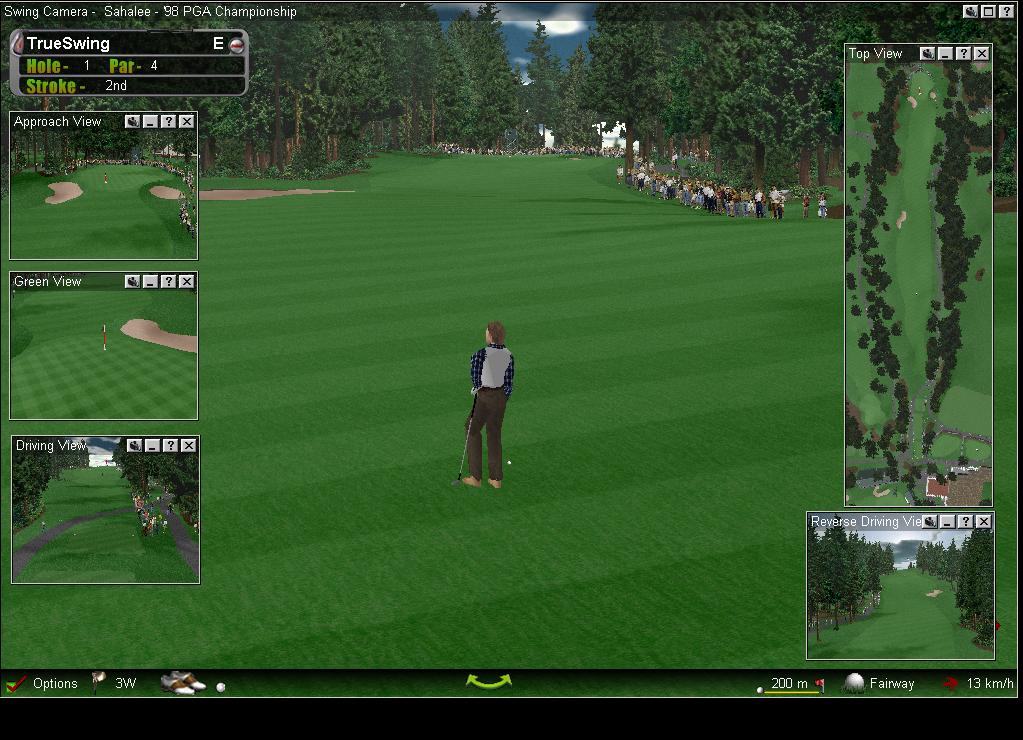
Task: Click the main Swing Camera's camera button
Action: (970, 12)
